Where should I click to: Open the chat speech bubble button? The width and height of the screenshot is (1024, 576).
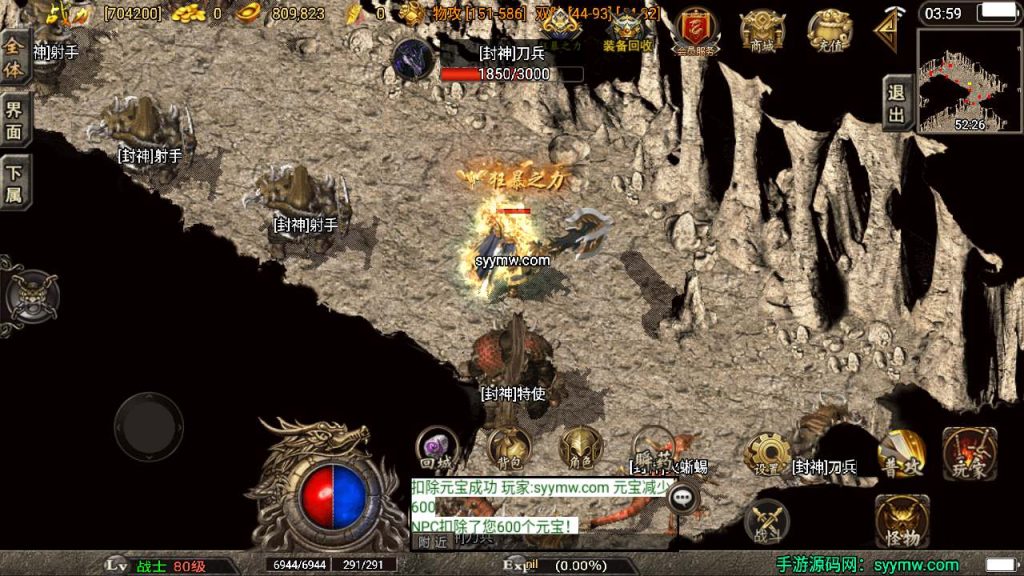coord(684,496)
